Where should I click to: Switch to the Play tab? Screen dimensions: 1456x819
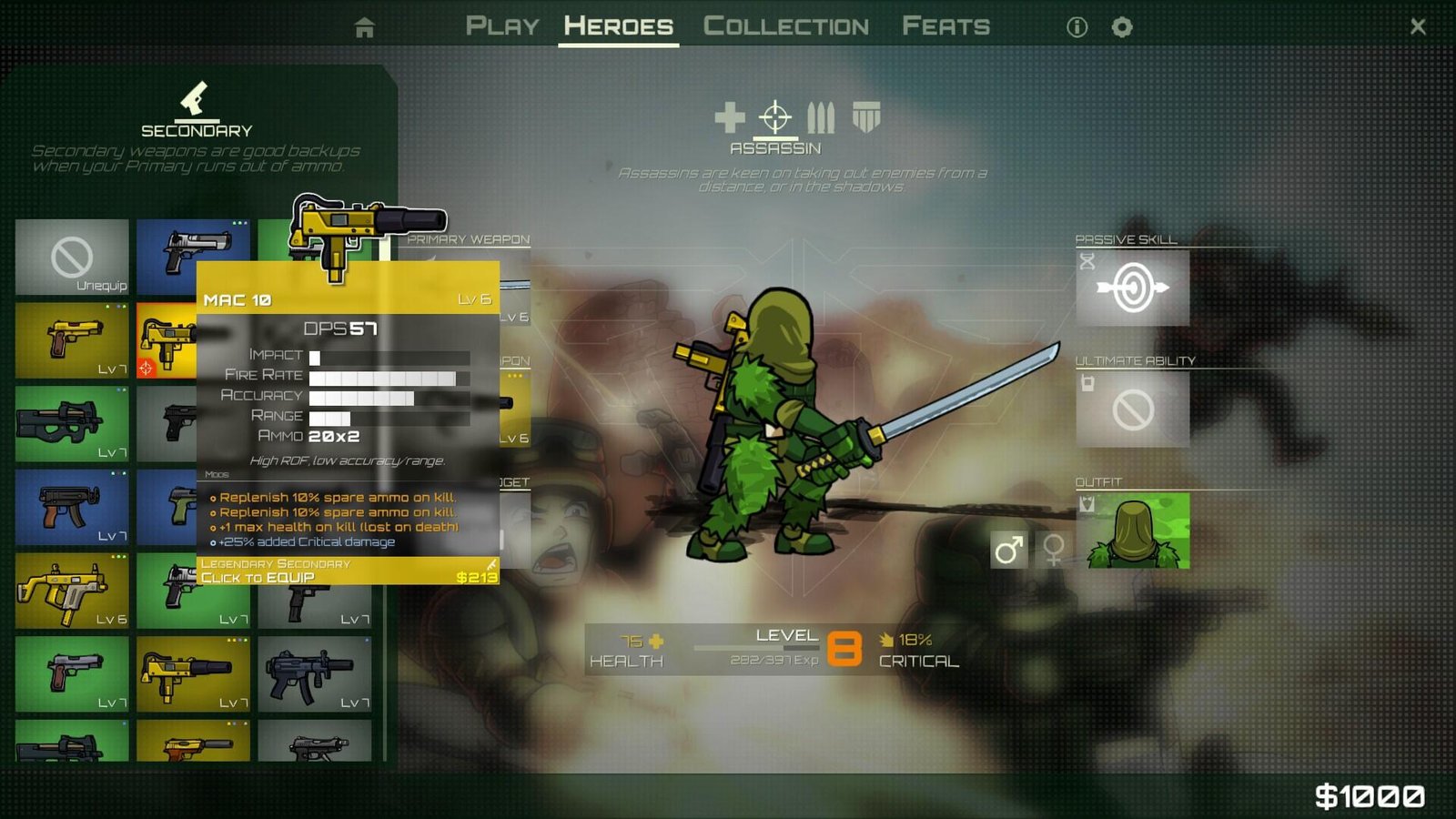(502, 25)
